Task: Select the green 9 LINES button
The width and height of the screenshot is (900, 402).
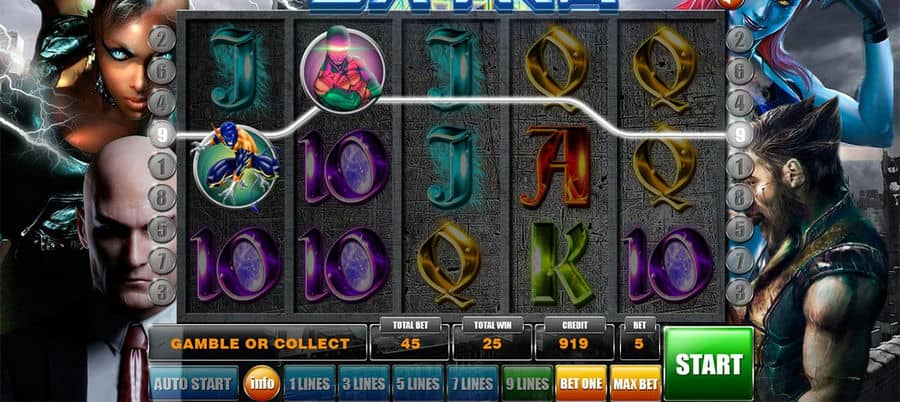Action: 526,383
